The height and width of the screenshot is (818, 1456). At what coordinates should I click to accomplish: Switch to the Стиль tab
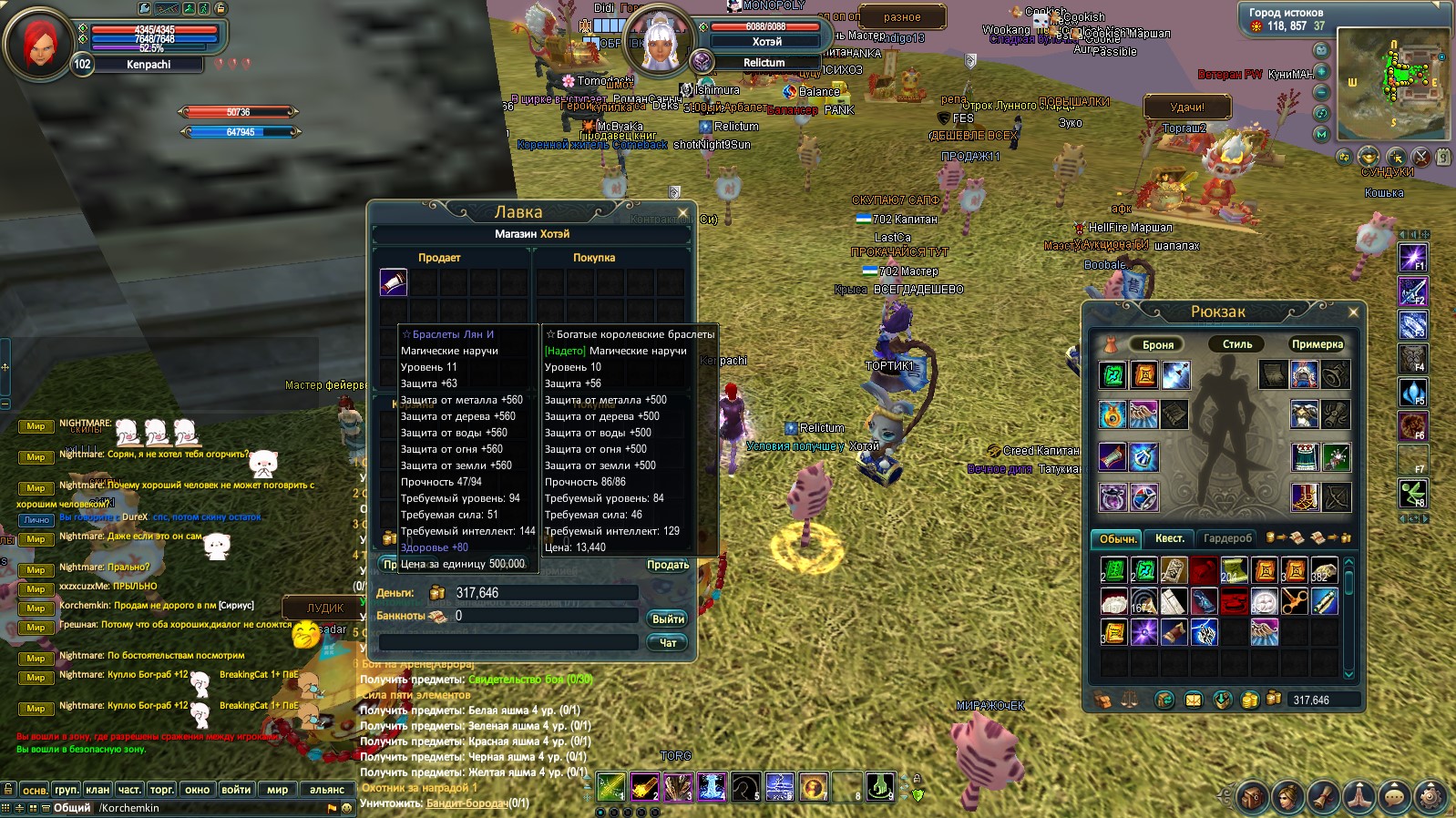point(1236,344)
